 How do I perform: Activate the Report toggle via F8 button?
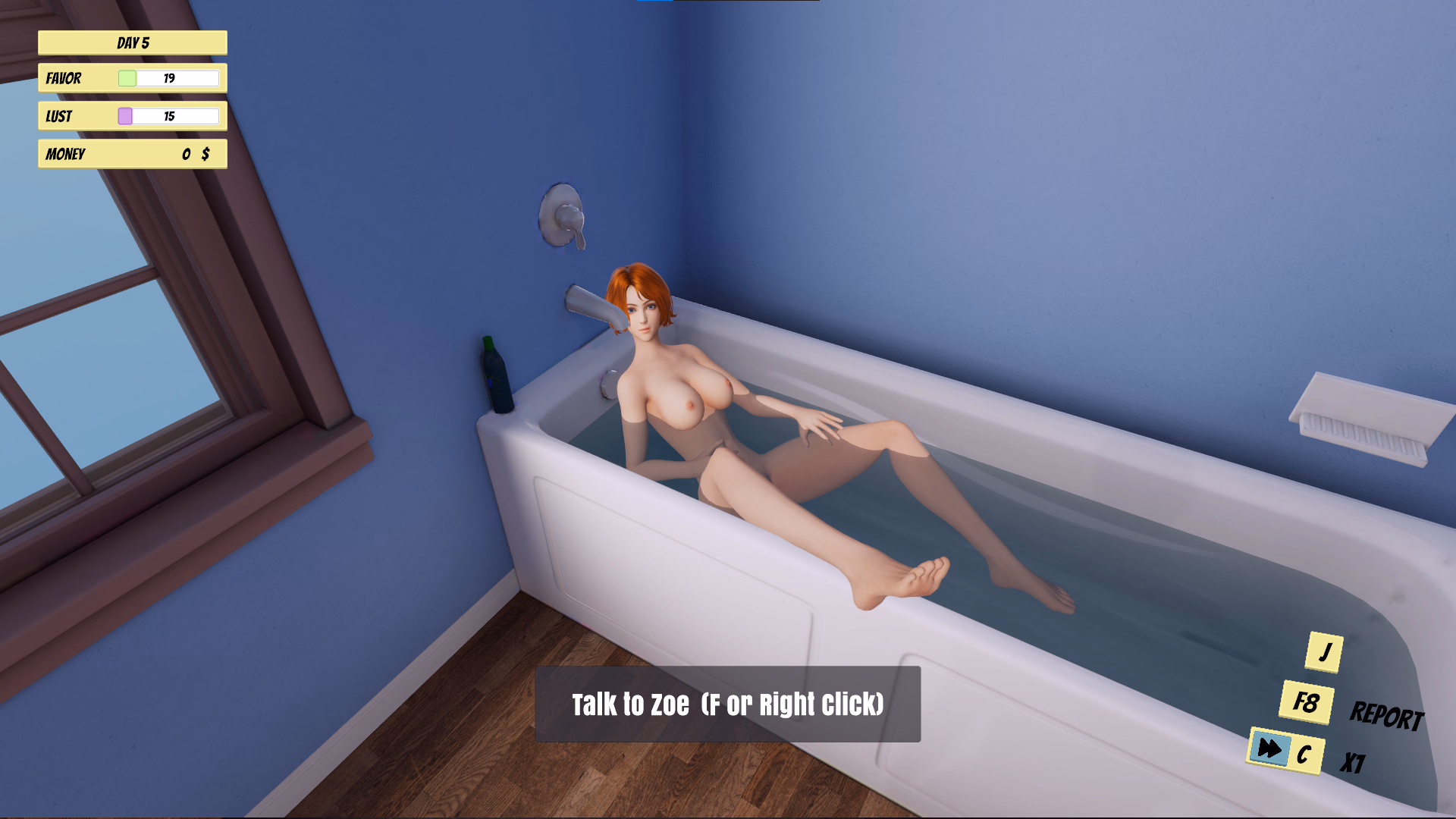(x=1305, y=698)
